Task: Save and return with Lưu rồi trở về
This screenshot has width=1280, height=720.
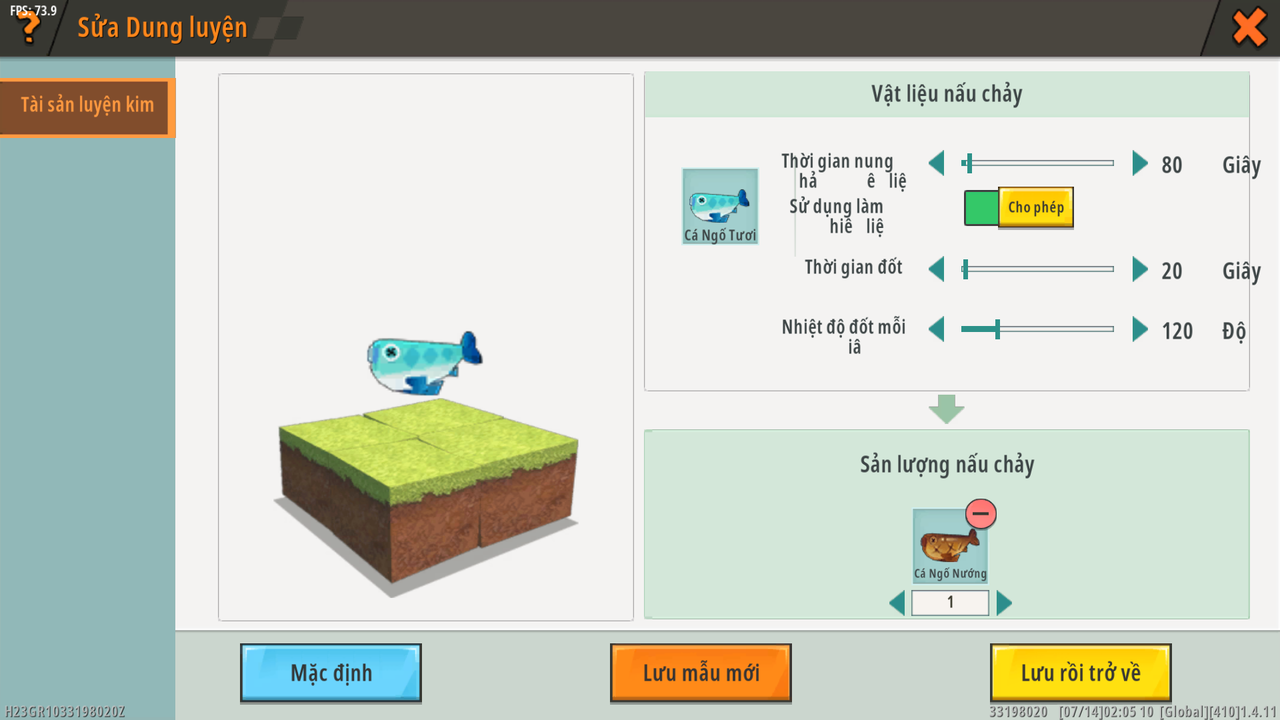Action: coord(1080,673)
